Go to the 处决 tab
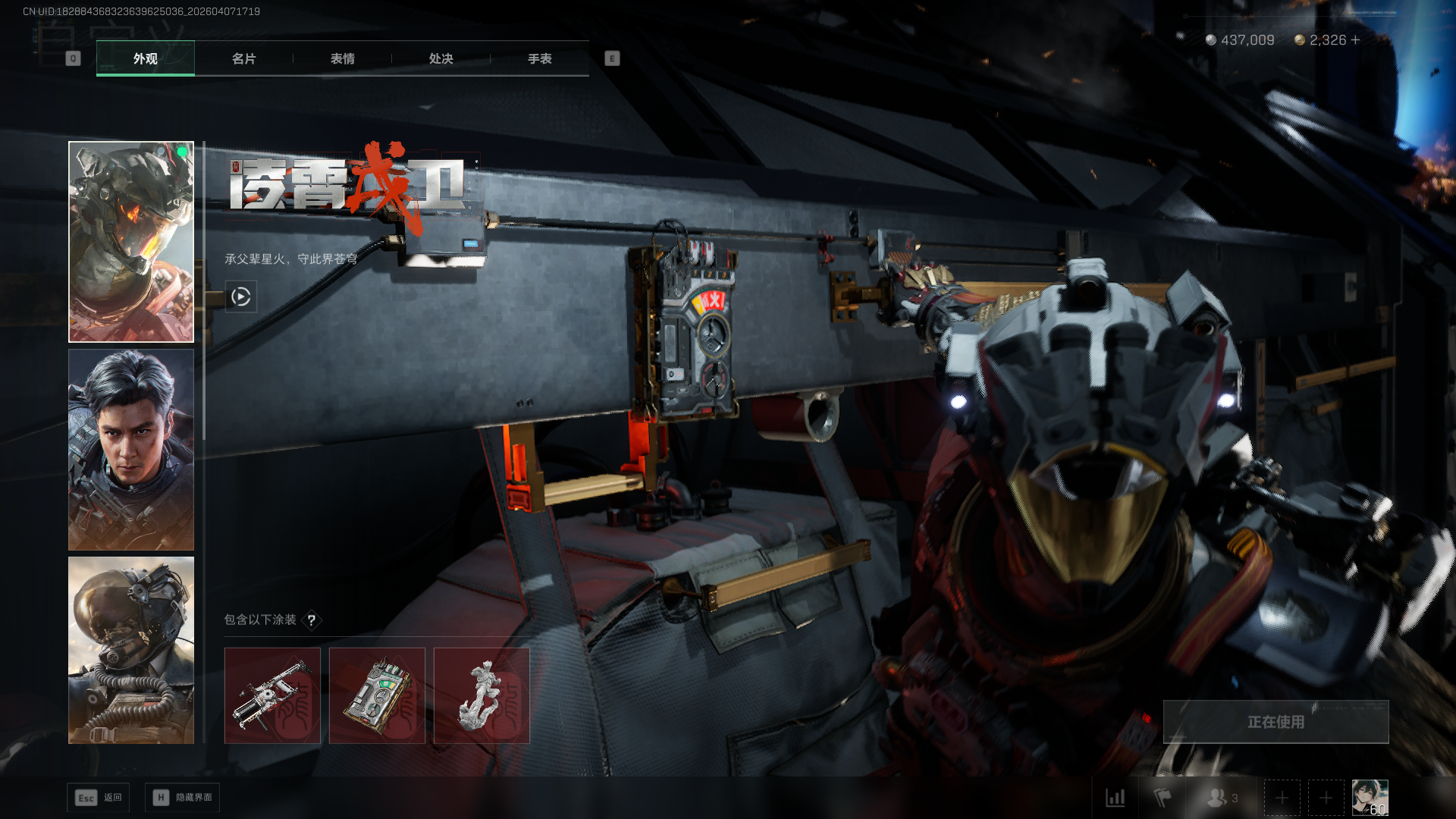1456x819 pixels. point(441,58)
